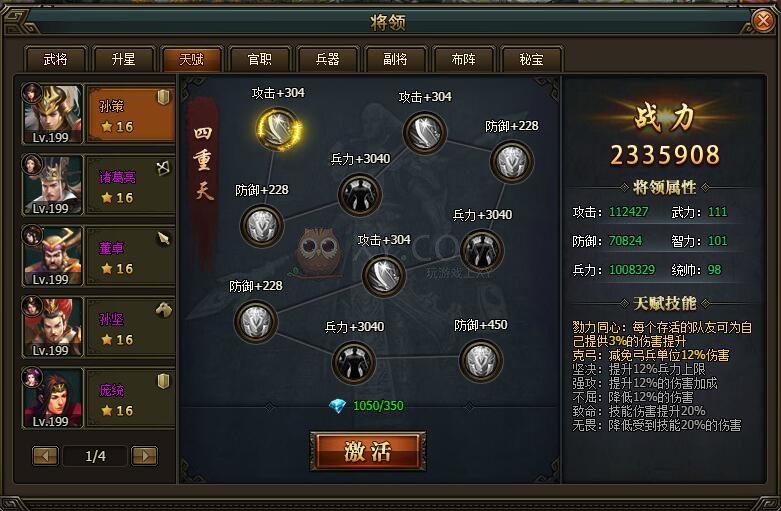Show the 布阵 tab
This screenshot has height=511, width=781.
point(463,59)
